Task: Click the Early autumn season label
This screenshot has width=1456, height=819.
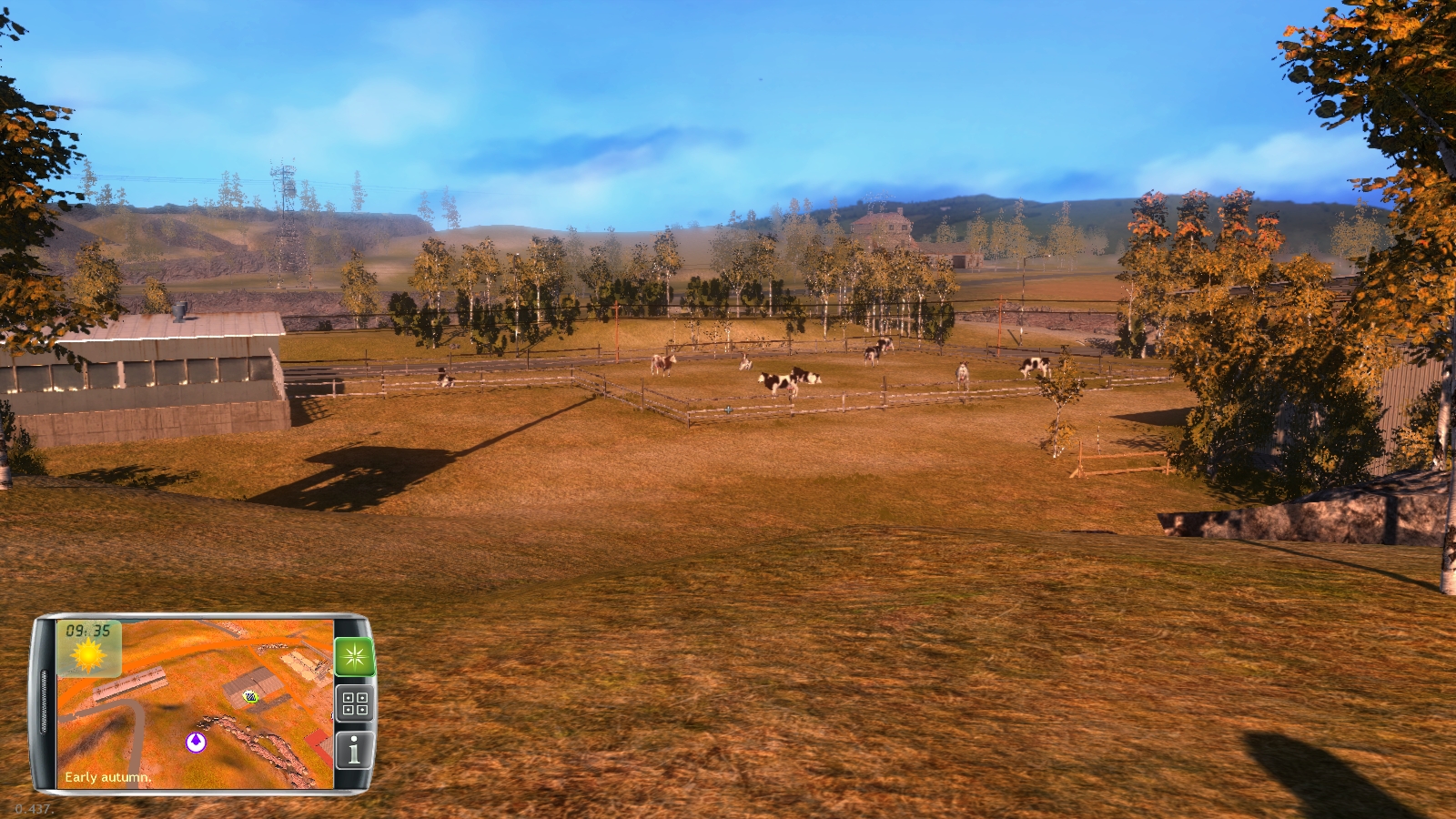Action: pyautogui.click(x=106, y=778)
